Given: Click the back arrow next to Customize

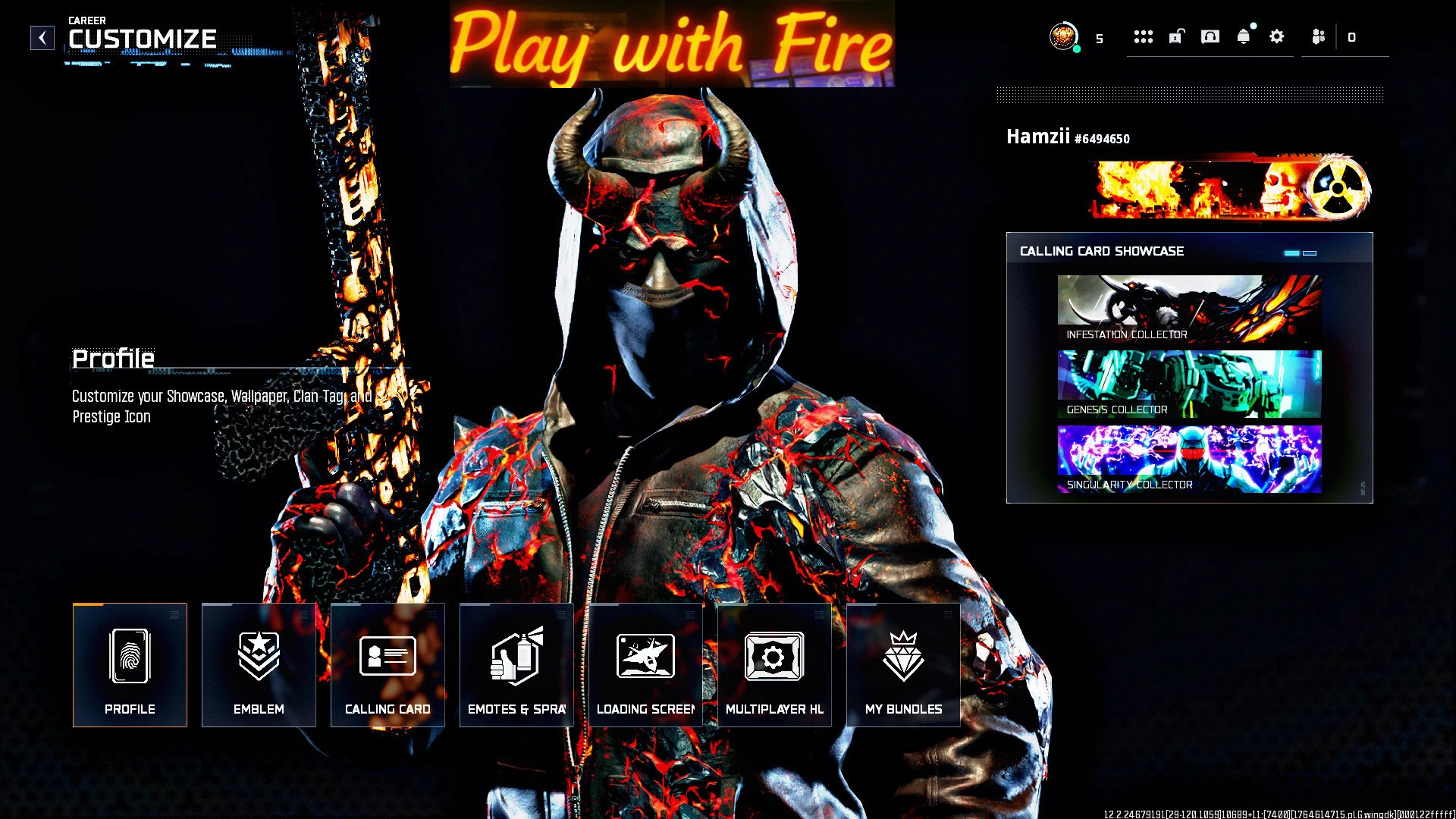Looking at the screenshot, I should coord(42,37).
